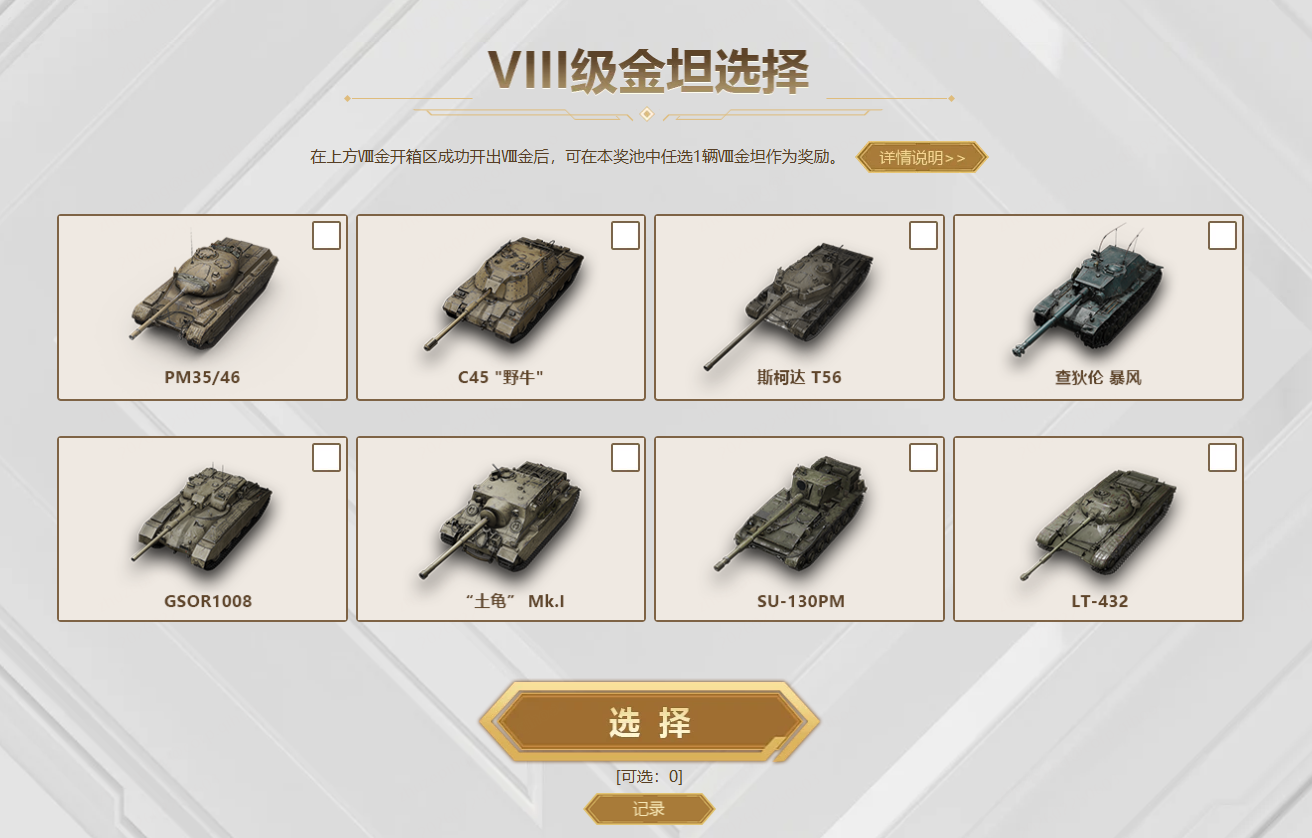This screenshot has height=838, width=1312.
Task: Tick the PM35/46 tank checkbox
Action: (326, 236)
